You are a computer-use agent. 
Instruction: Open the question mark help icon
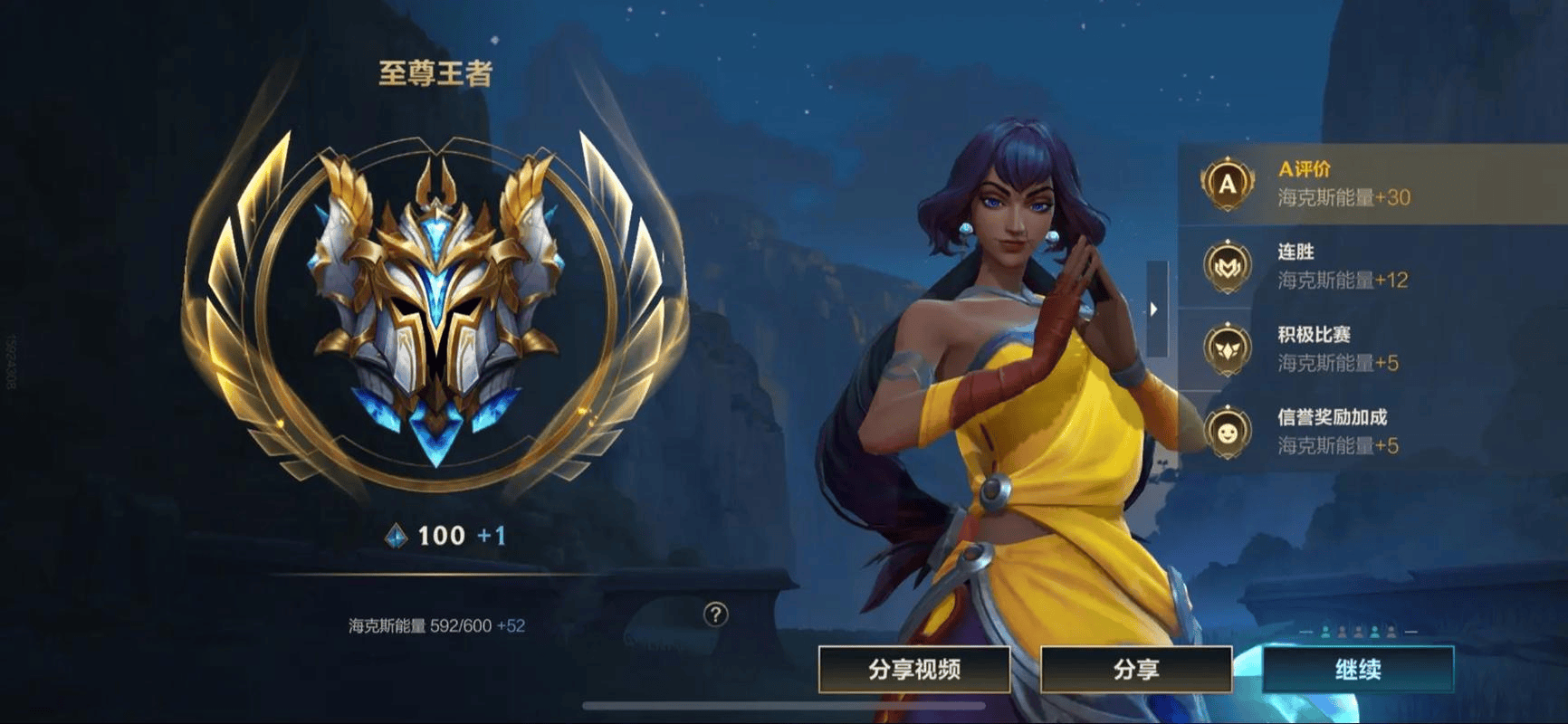715,615
